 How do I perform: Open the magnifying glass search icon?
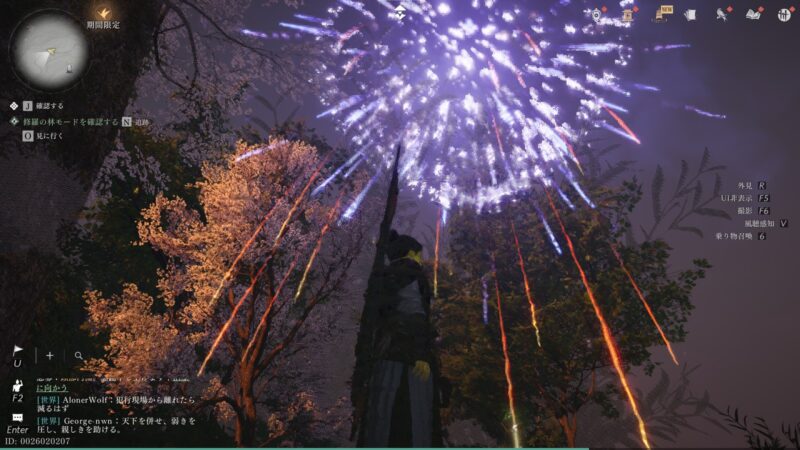click(78, 355)
